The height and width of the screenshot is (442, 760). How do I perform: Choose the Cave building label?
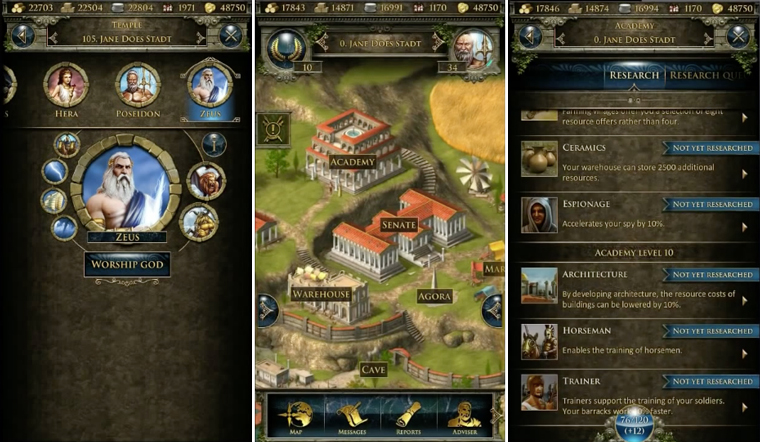click(x=373, y=369)
